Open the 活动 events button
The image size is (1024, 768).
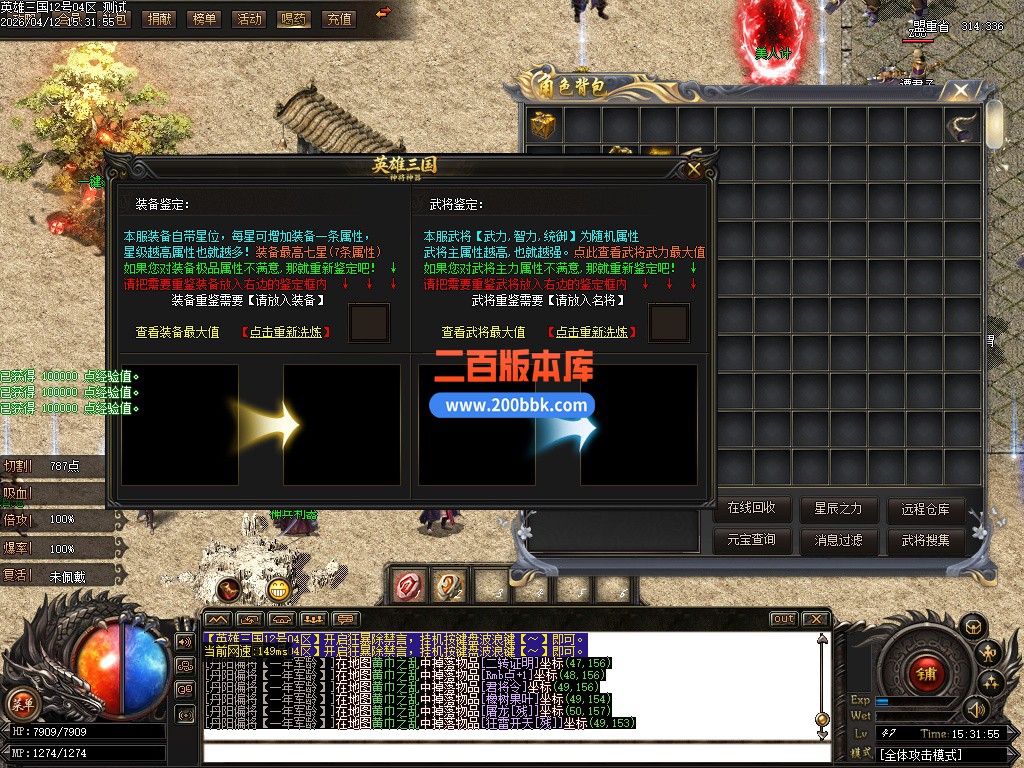tap(249, 18)
